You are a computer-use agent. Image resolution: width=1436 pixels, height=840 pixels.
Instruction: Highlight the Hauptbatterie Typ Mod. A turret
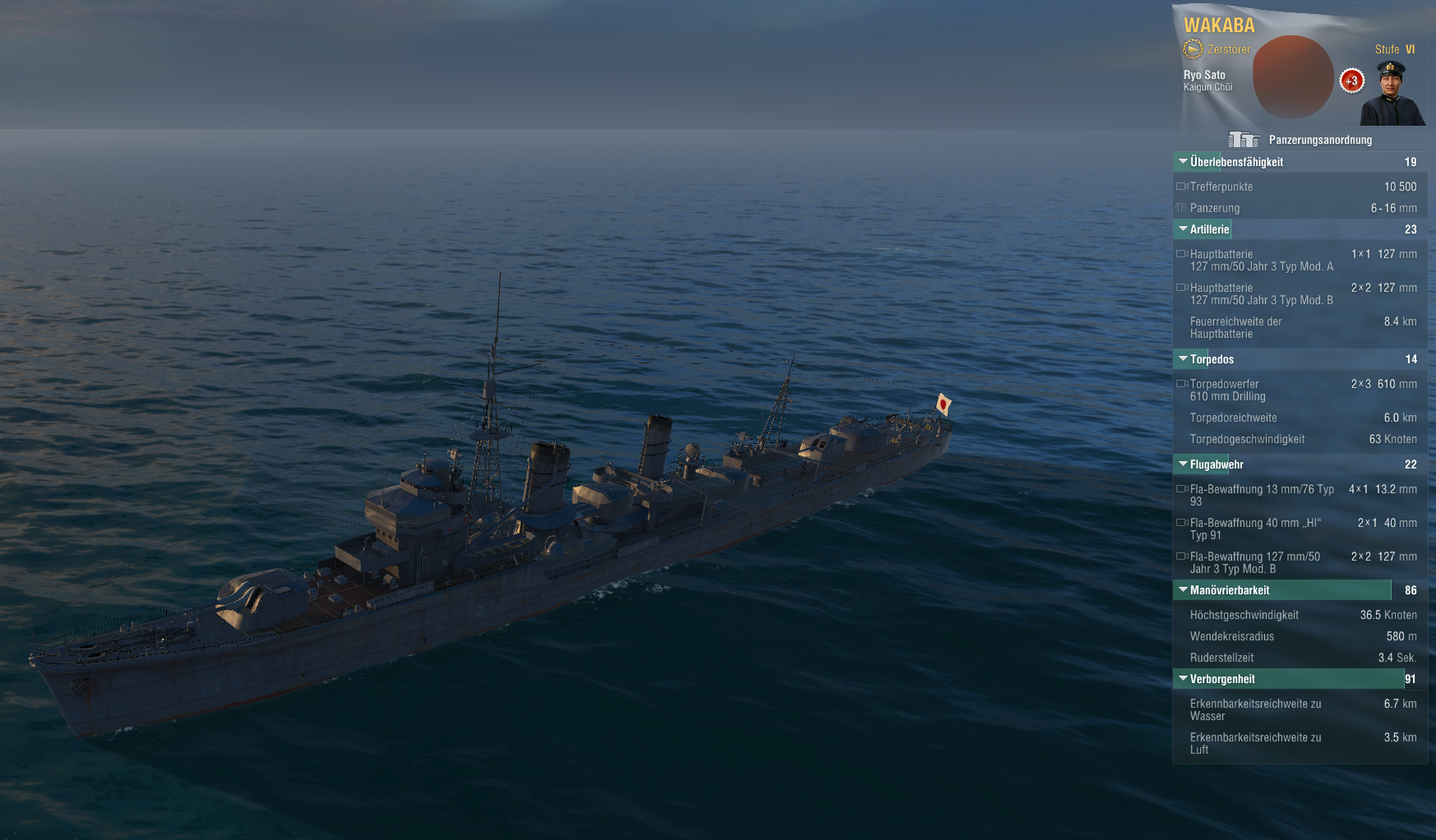pyautogui.click(x=1182, y=254)
